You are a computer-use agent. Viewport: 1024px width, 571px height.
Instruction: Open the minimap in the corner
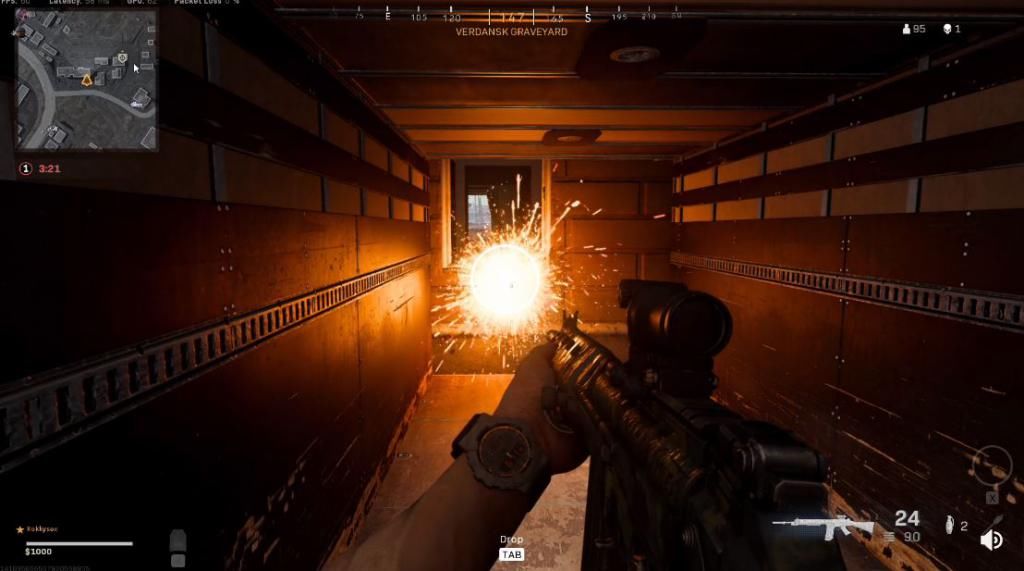coord(86,80)
